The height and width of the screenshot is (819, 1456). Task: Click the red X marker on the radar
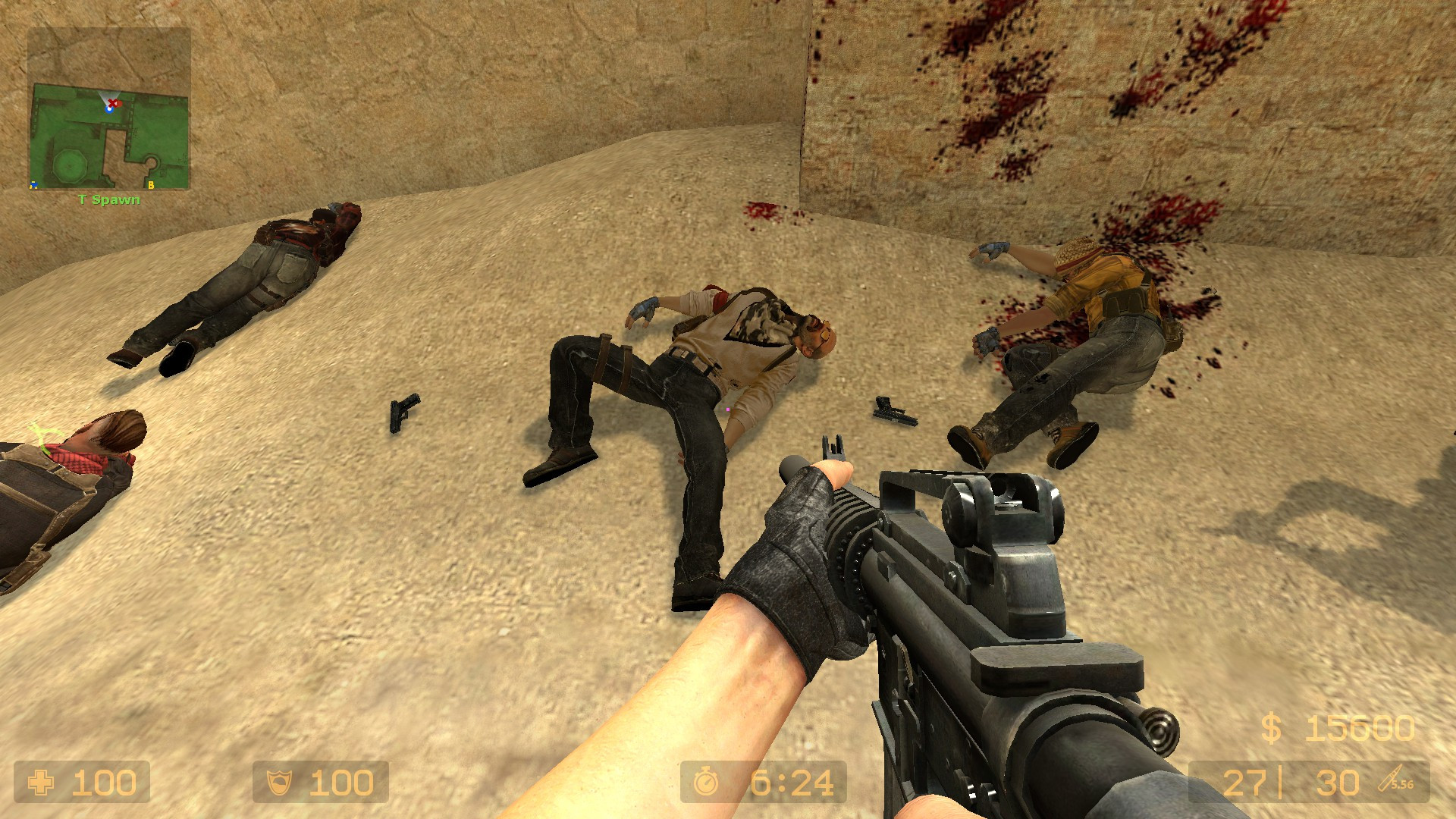tap(112, 102)
